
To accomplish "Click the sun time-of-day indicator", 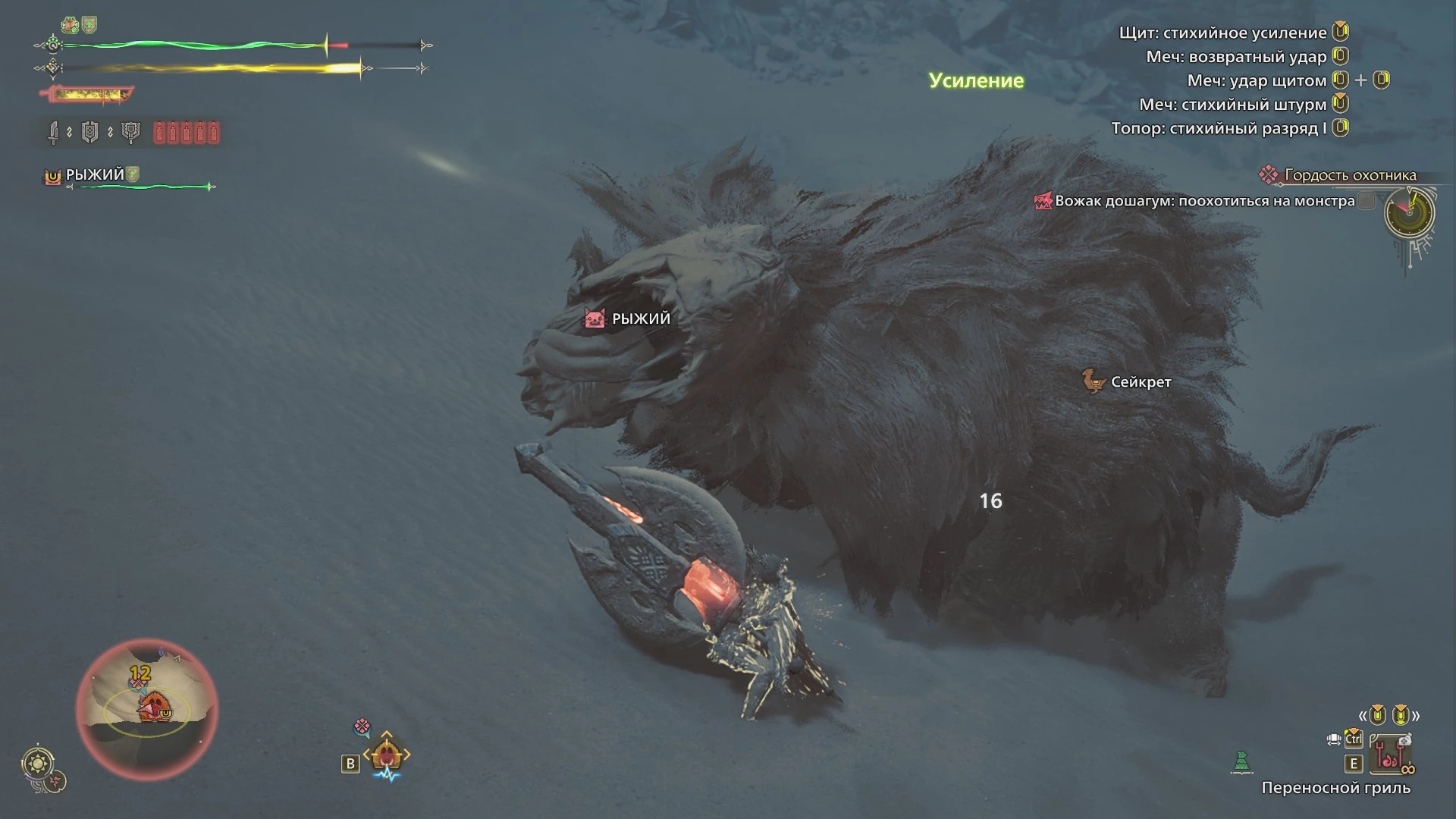I will click(x=38, y=762).
